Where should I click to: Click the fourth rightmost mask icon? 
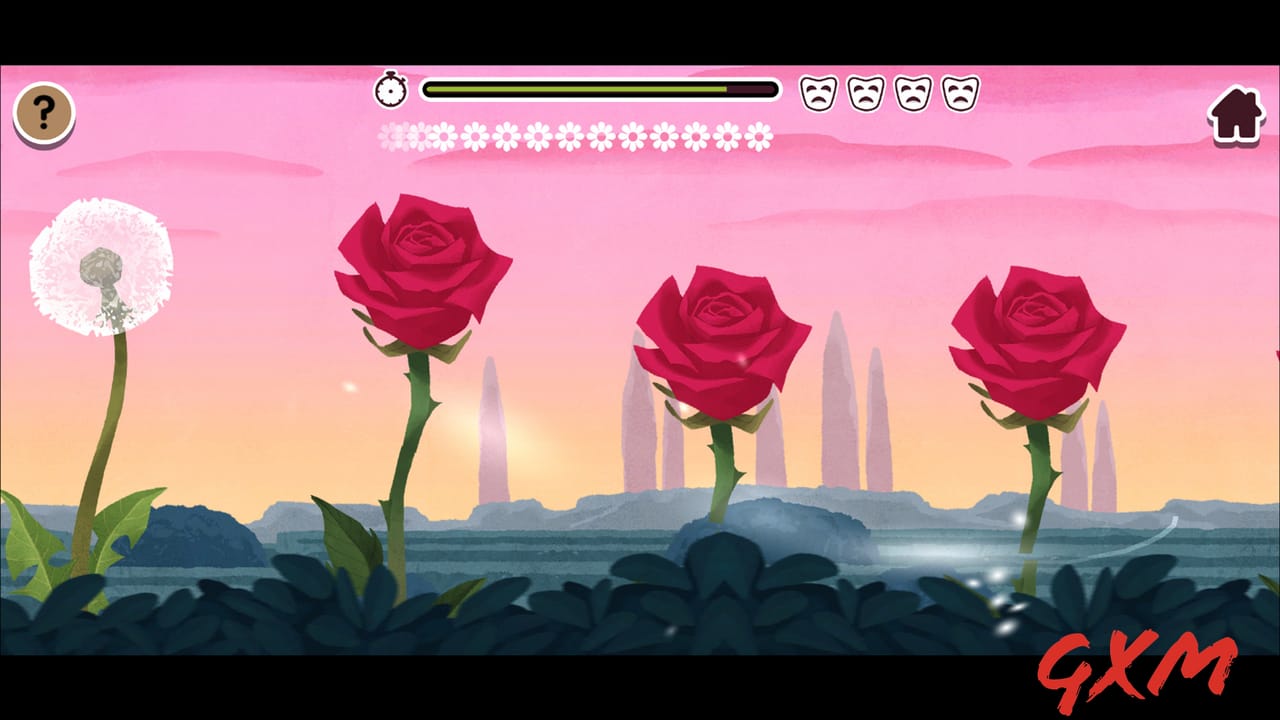click(958, 92)
